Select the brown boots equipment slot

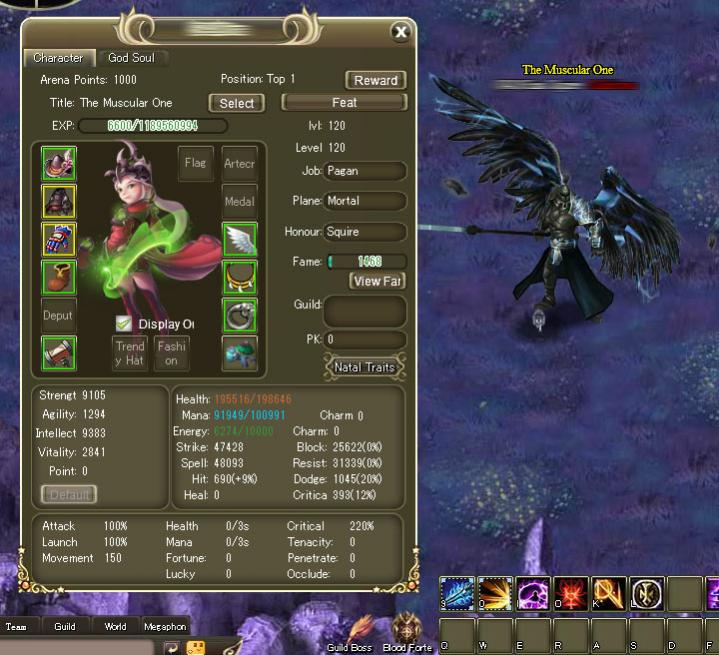(x=59, y=277)
